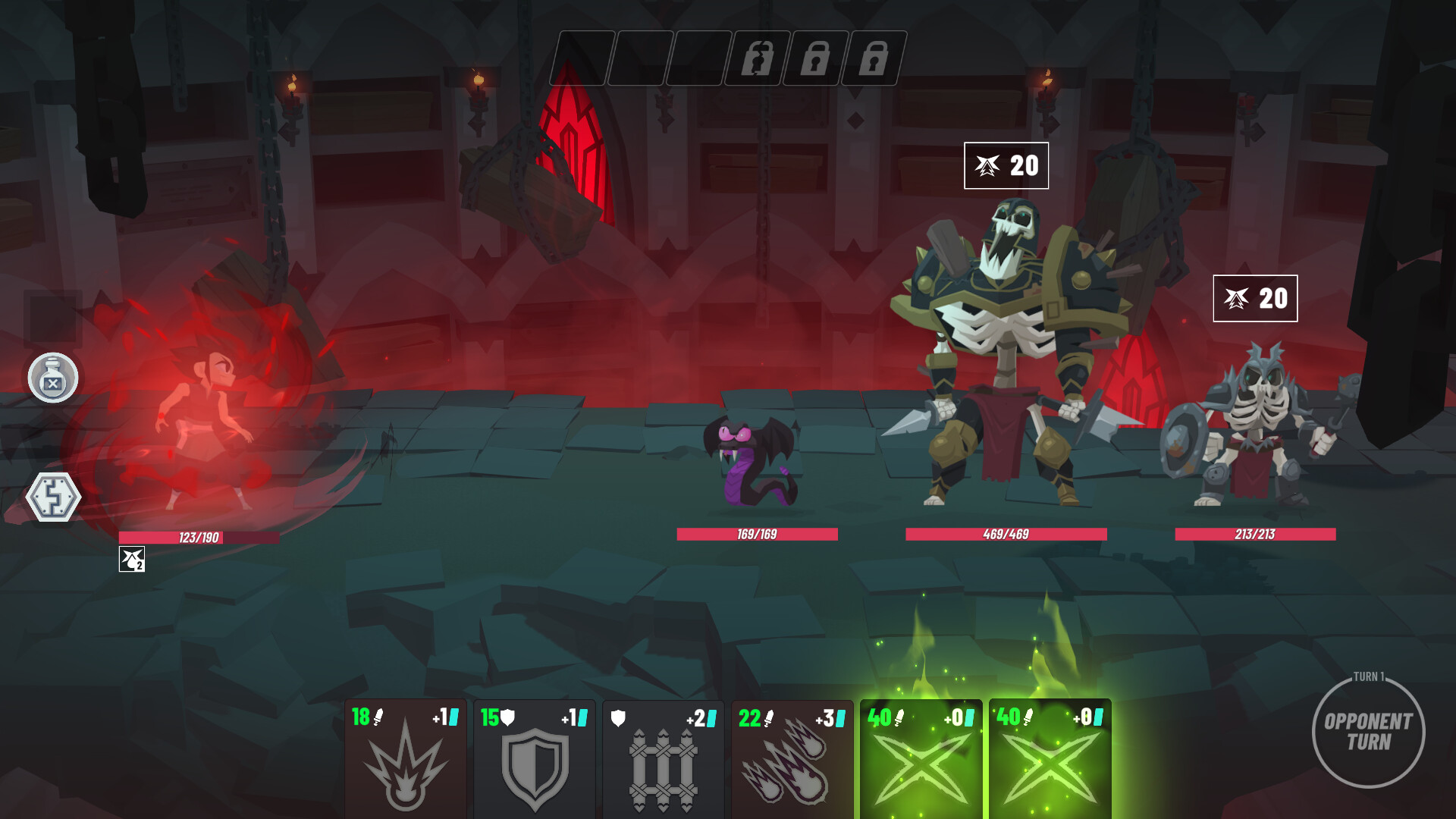This screenshot has width=1456, height=819.
Task: Toggle the rightmost locked slot in the top bar
Action: [876, 55]
